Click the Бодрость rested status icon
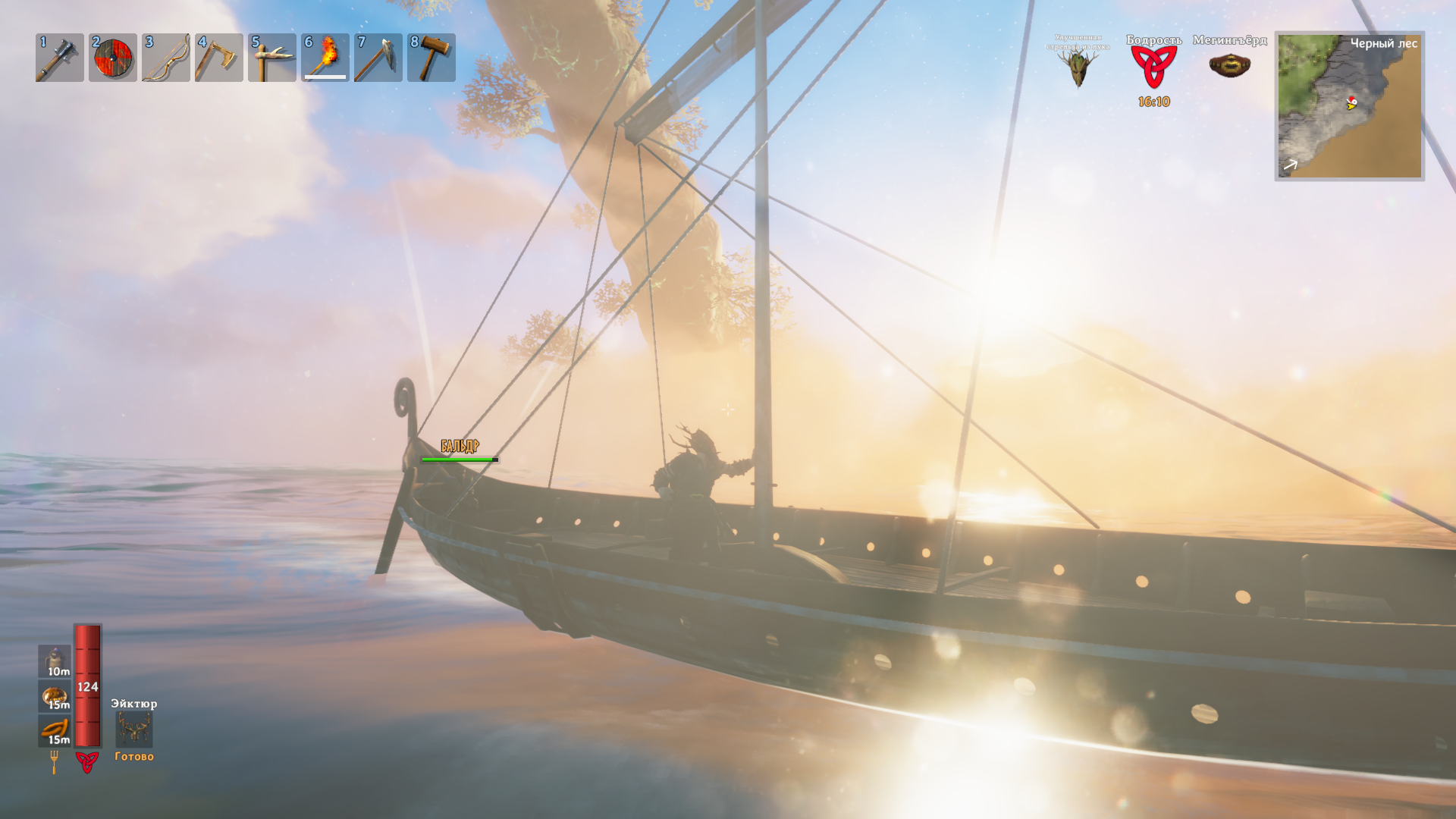 pyautogui.click(x=1153, y=67)
